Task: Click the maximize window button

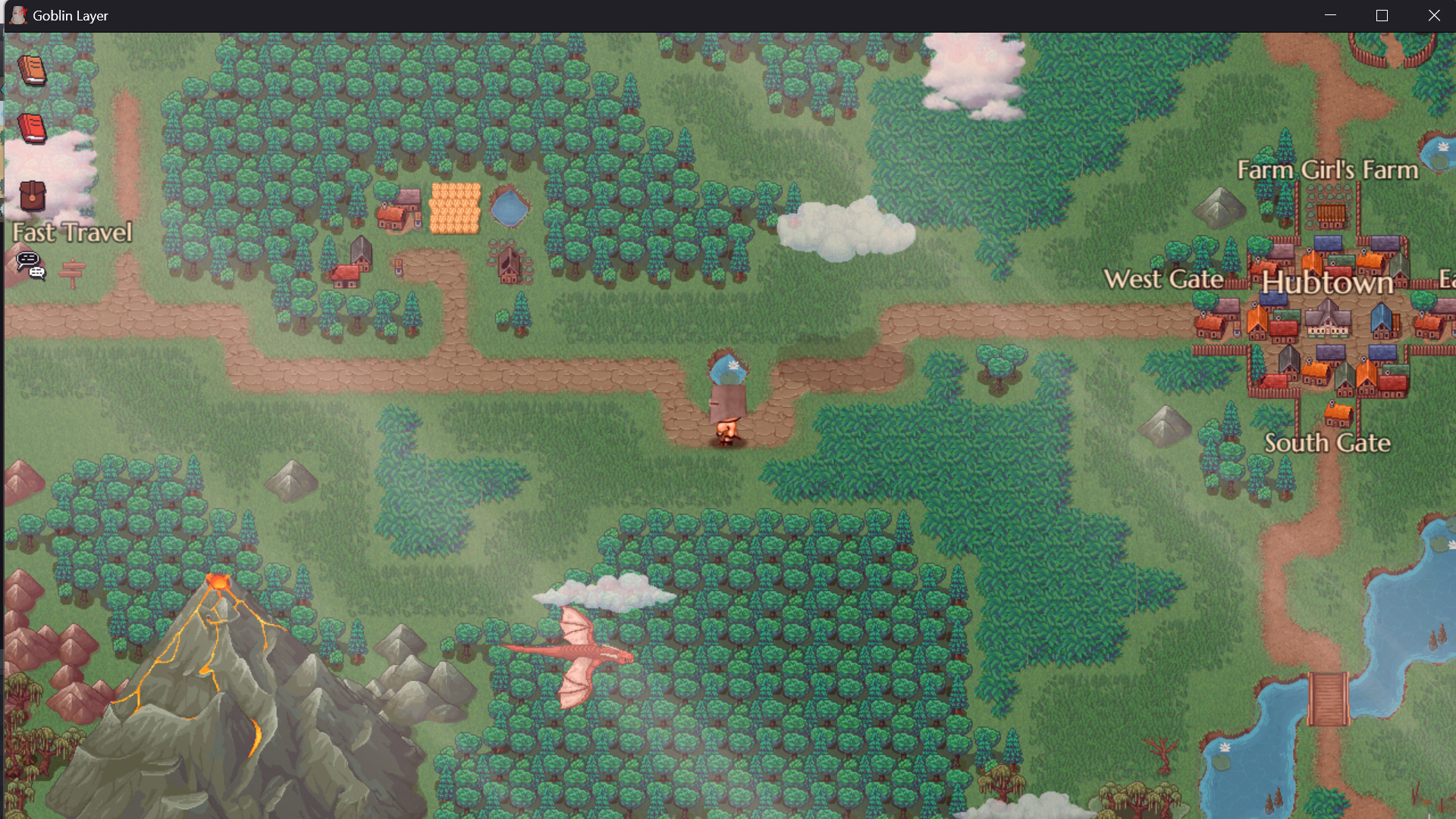Action: [1382, 14]
